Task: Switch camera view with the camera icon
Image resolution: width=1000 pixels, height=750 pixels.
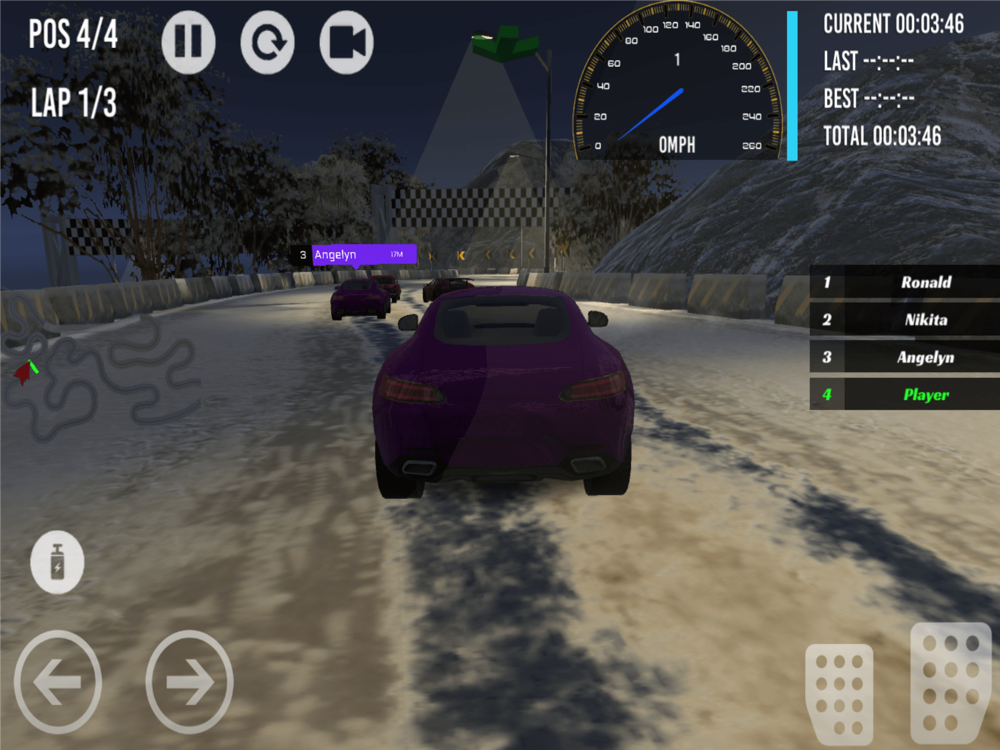Action: [346, 42]
